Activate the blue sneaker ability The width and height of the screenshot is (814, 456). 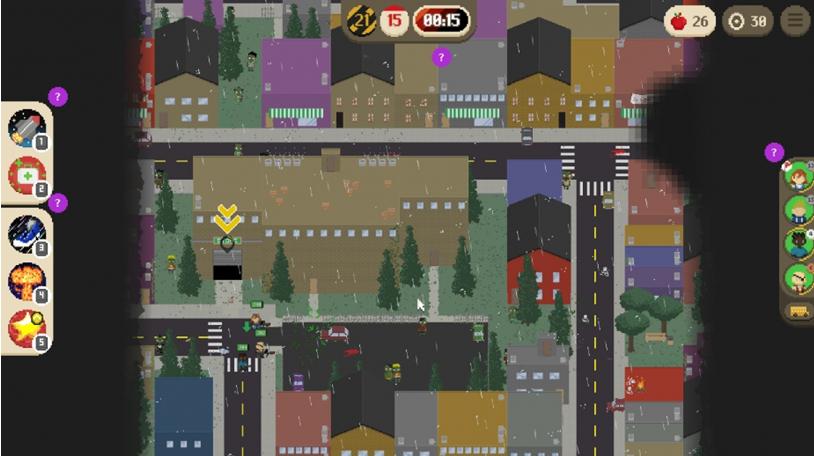(x=26, y=233)
